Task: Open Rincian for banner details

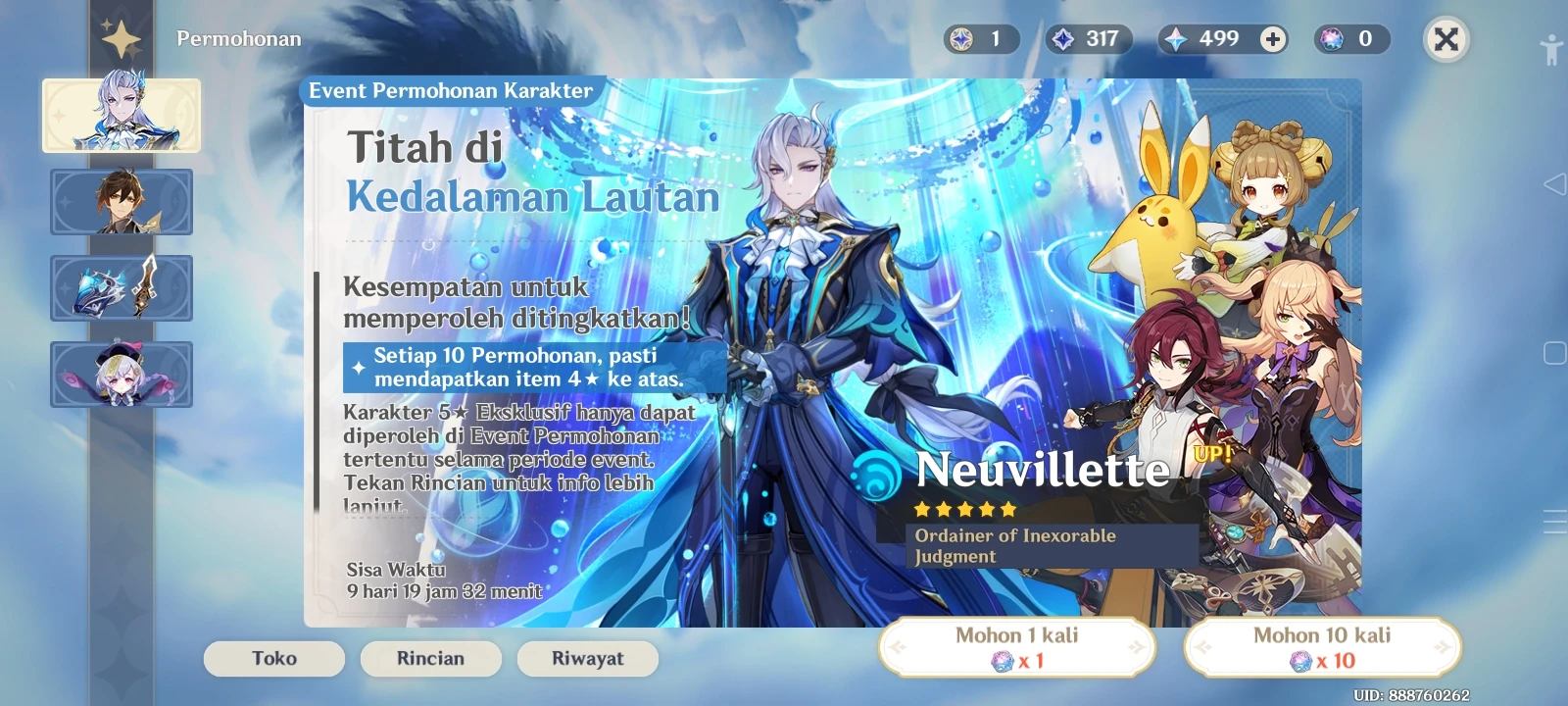Action: click(430, 658)
